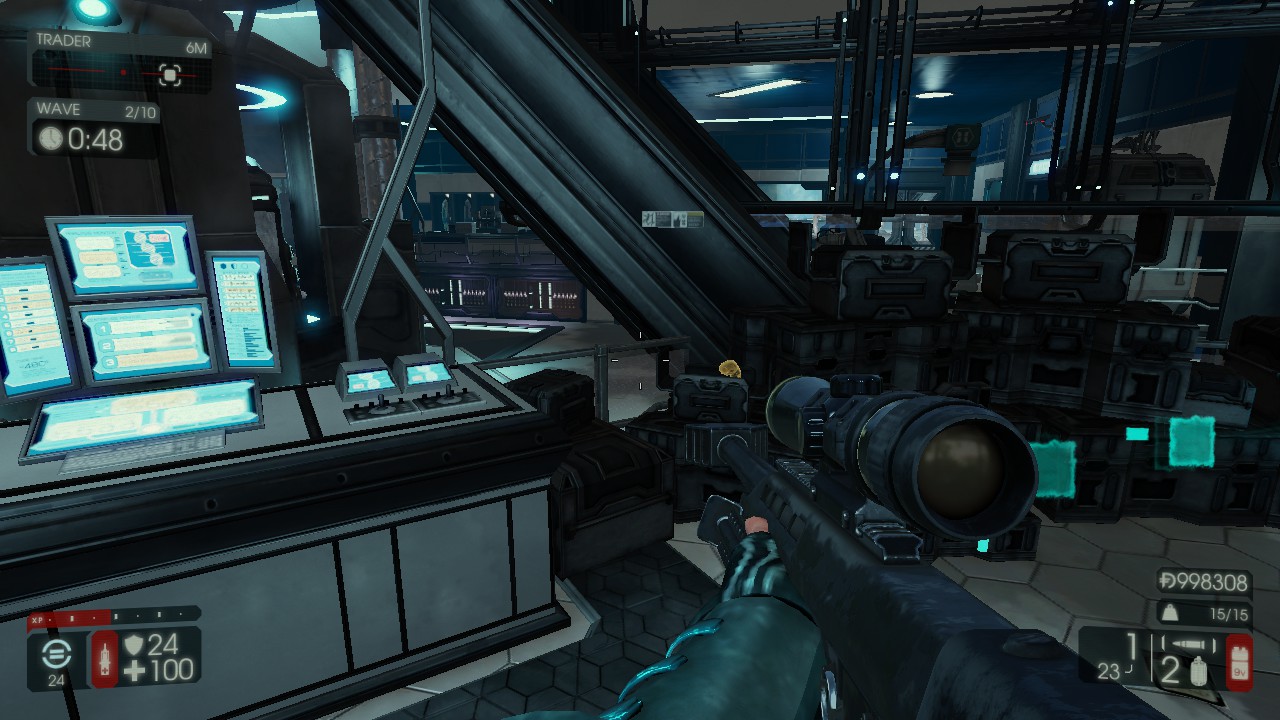Click the carry weight icon
The width and height of the screenshot is (1280, 720).
(x=1168, y=613)
